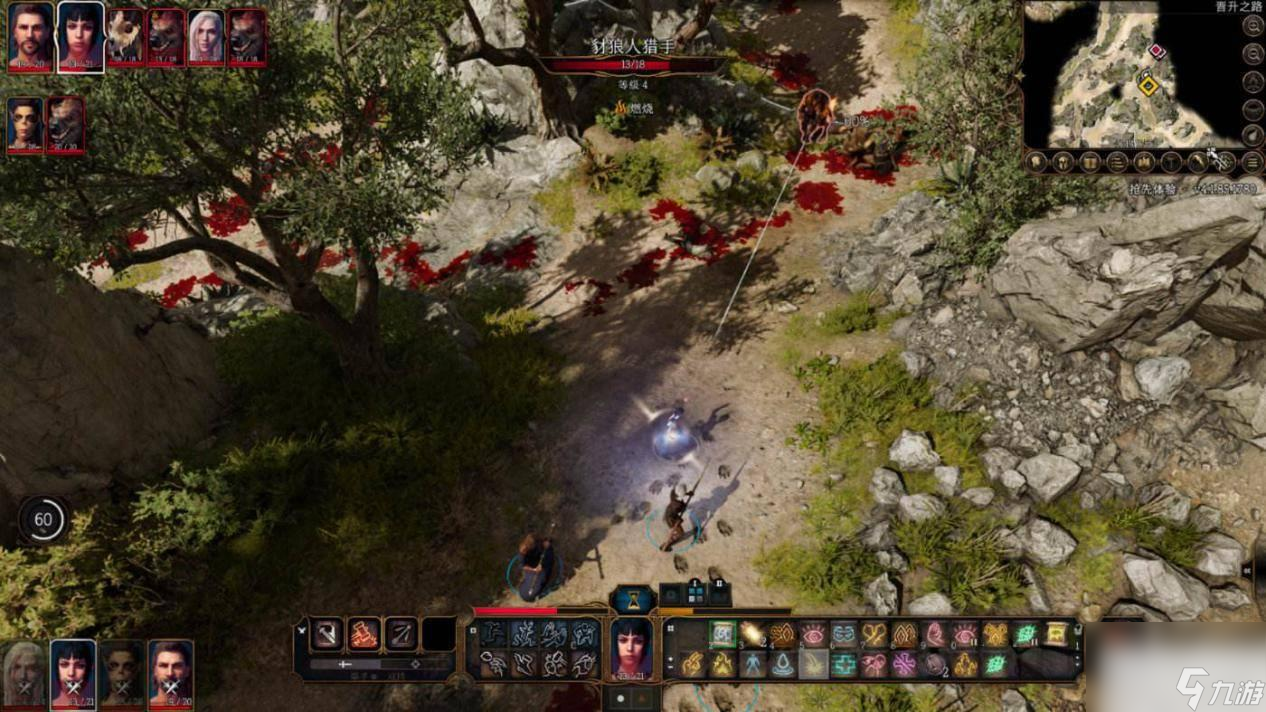Image resolution: width=1266 pixels, height=712 pixels.
Task: Zoom out the minimap with second magnifier
Action: 1253,54
